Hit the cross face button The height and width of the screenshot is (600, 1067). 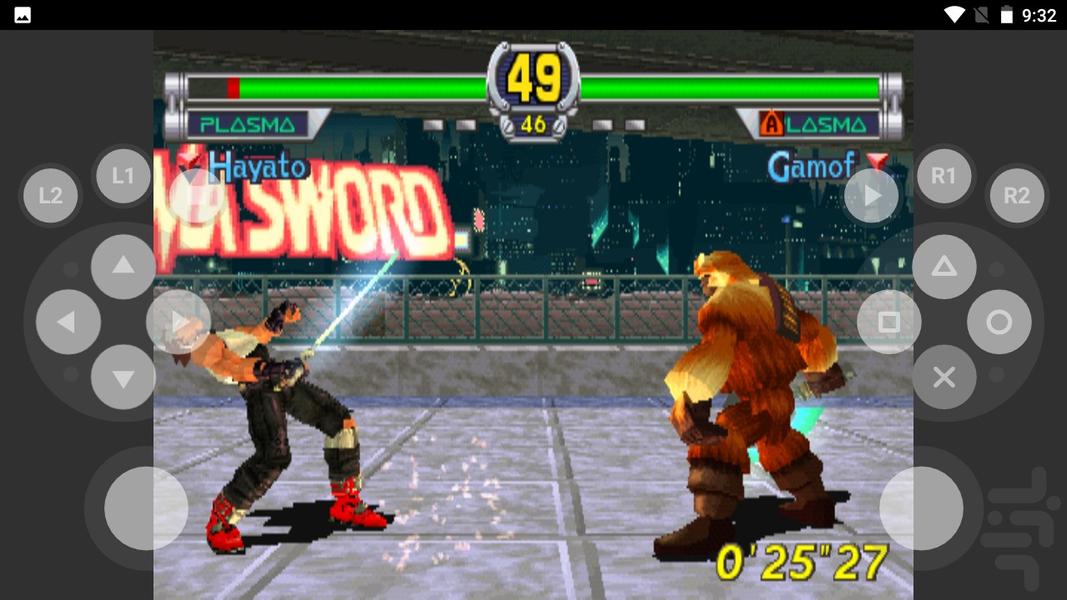[944, 377]
